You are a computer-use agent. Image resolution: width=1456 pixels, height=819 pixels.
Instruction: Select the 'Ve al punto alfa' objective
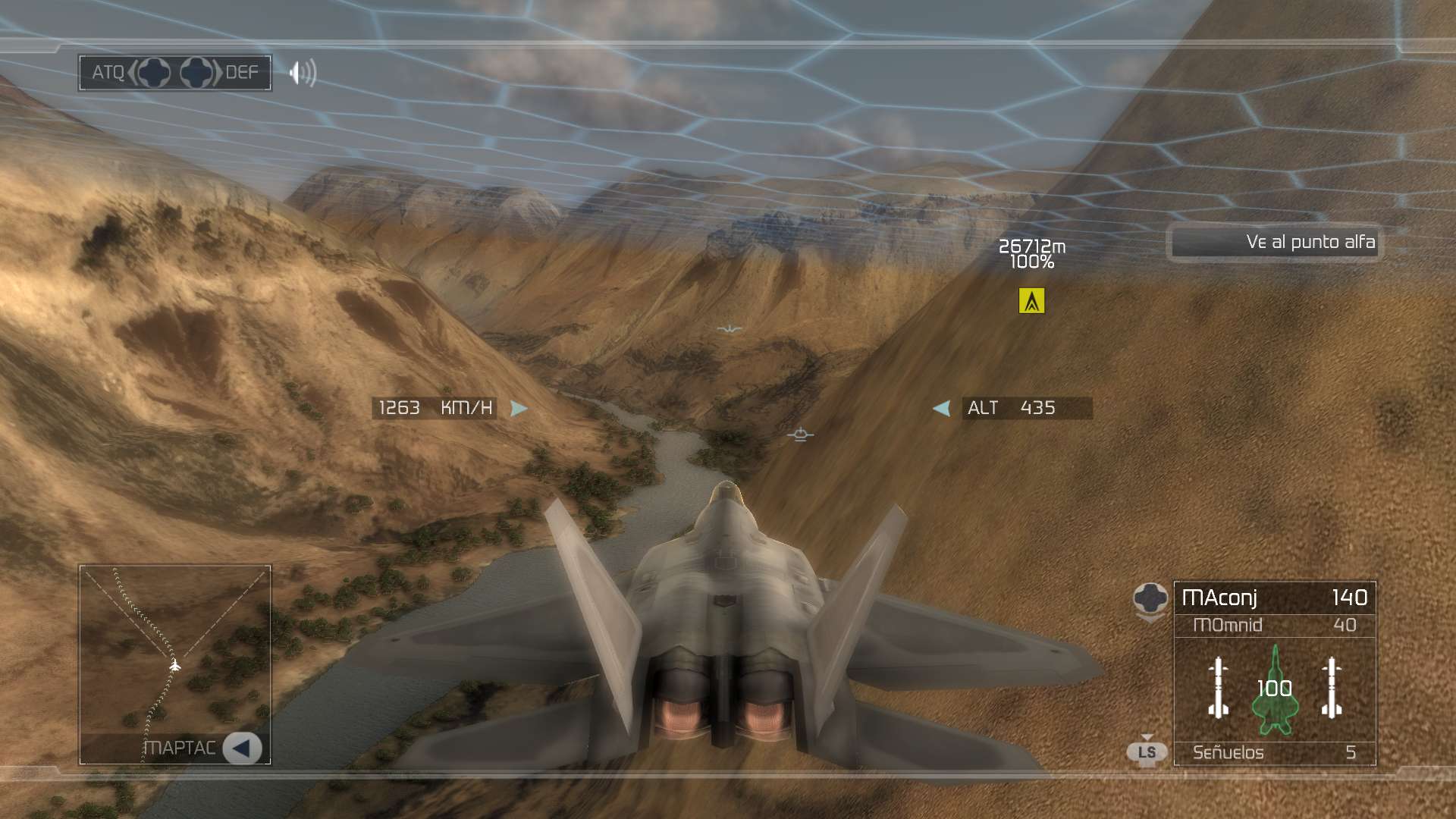tap(1274, 243)
